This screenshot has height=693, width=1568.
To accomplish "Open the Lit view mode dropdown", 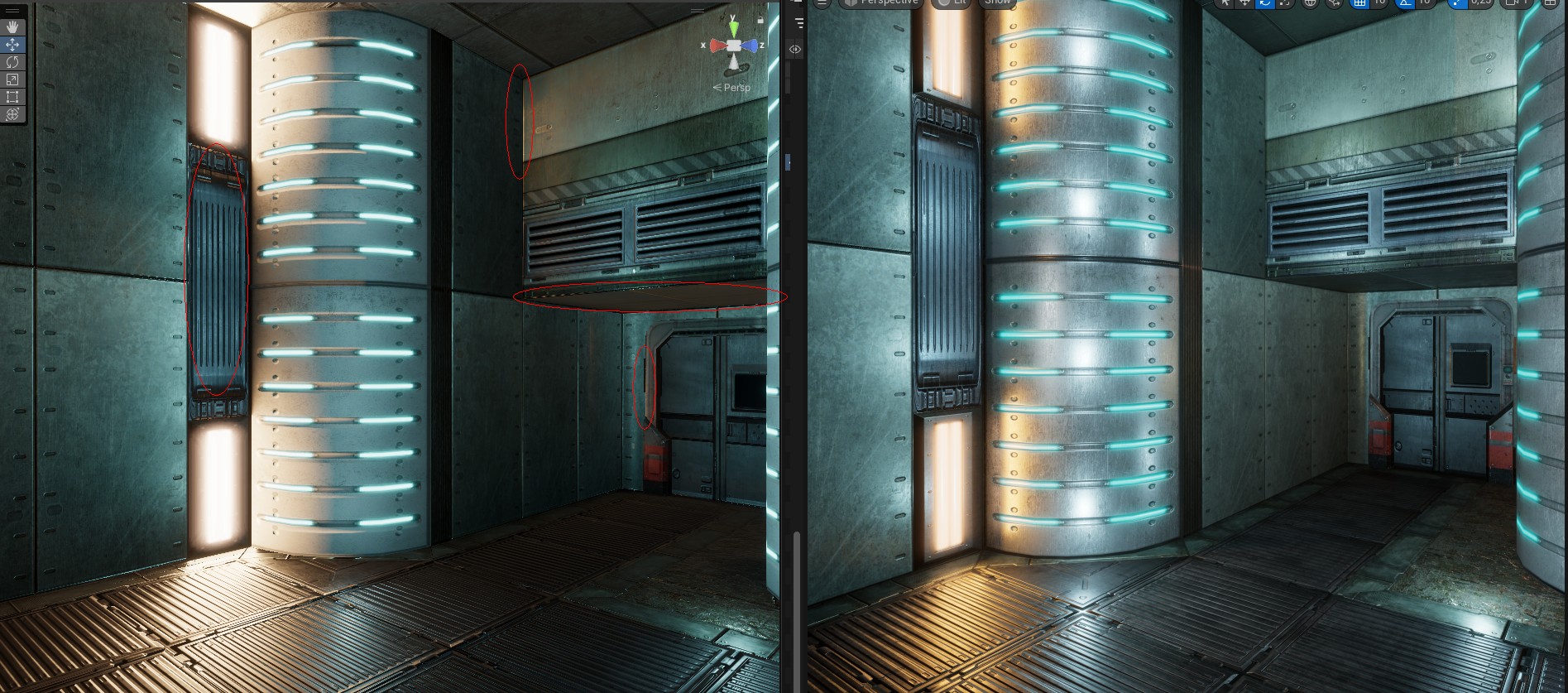I will tap(952, 2).
